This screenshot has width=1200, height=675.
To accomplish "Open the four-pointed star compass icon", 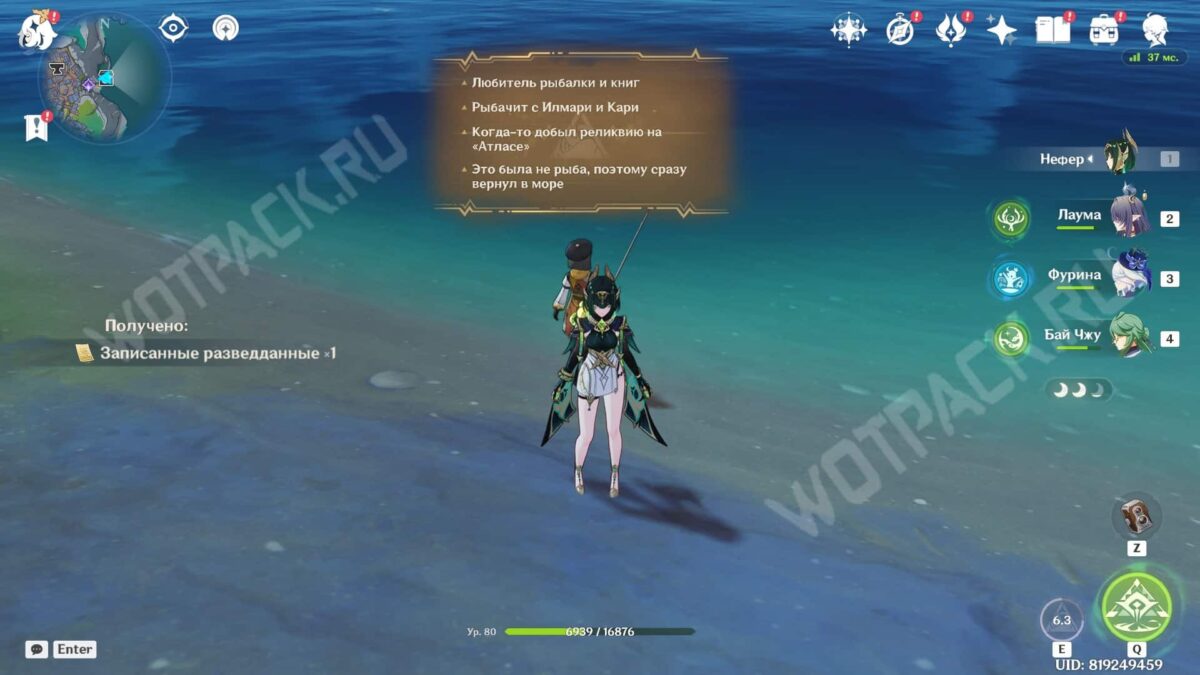I will click(848, 30).
